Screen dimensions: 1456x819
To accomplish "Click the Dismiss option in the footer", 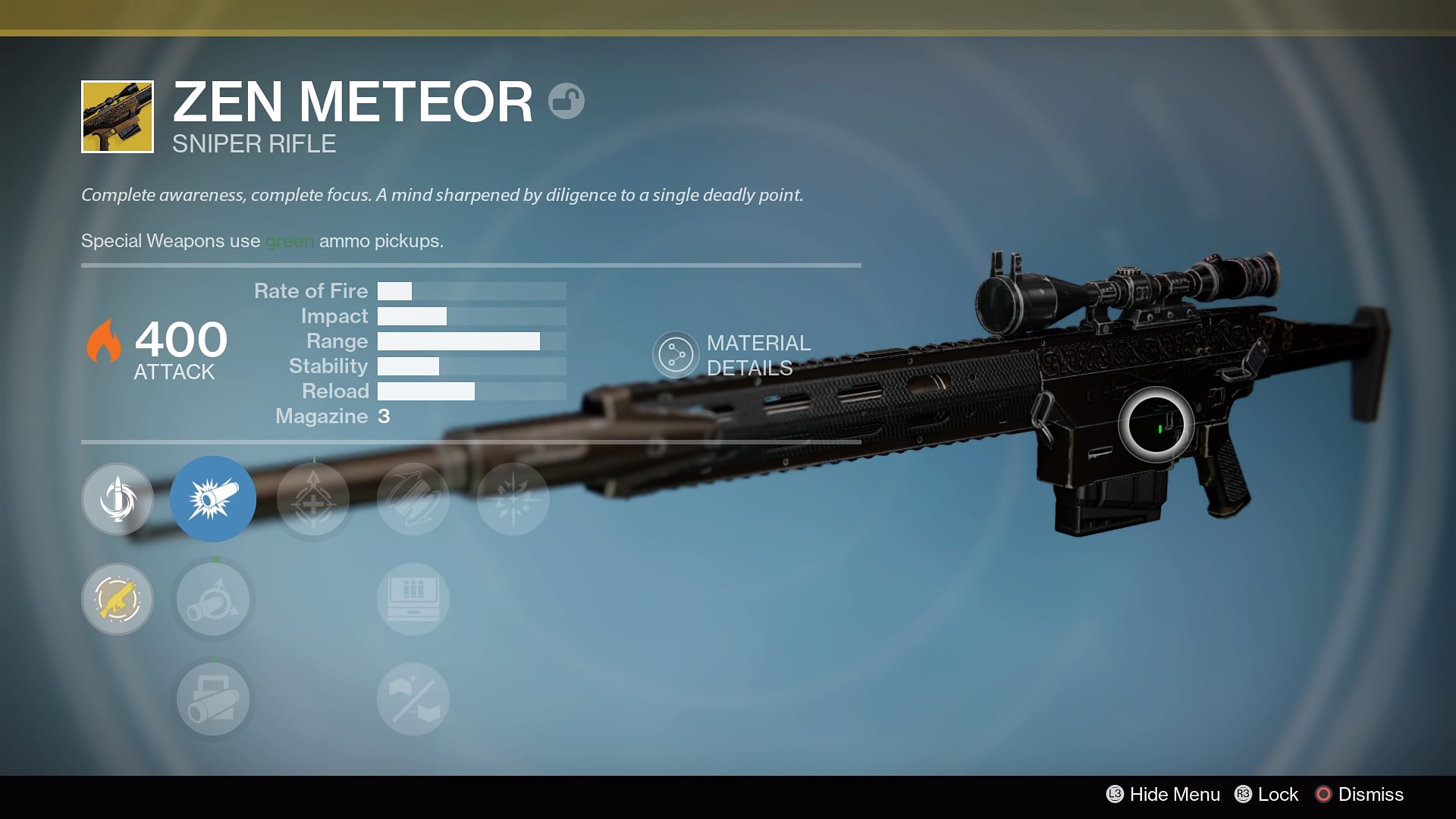I will pyautogui.click(x=1359, y=794).
